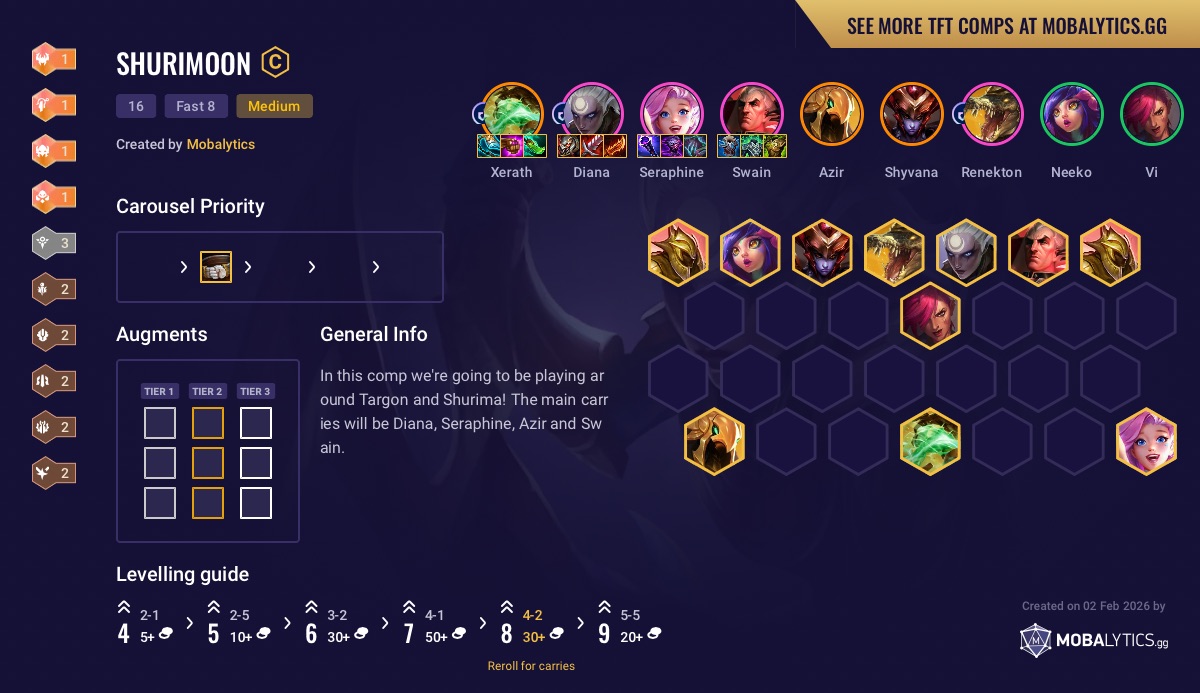Select Vi portrait in the champion list

tap(1151, 113)
